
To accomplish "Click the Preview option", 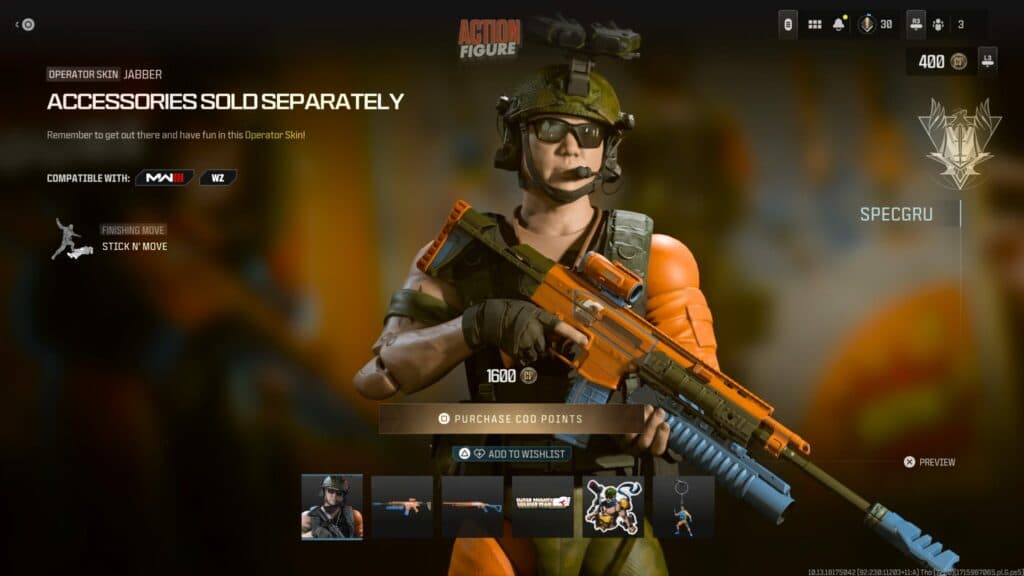I will [x=929, y=462].
